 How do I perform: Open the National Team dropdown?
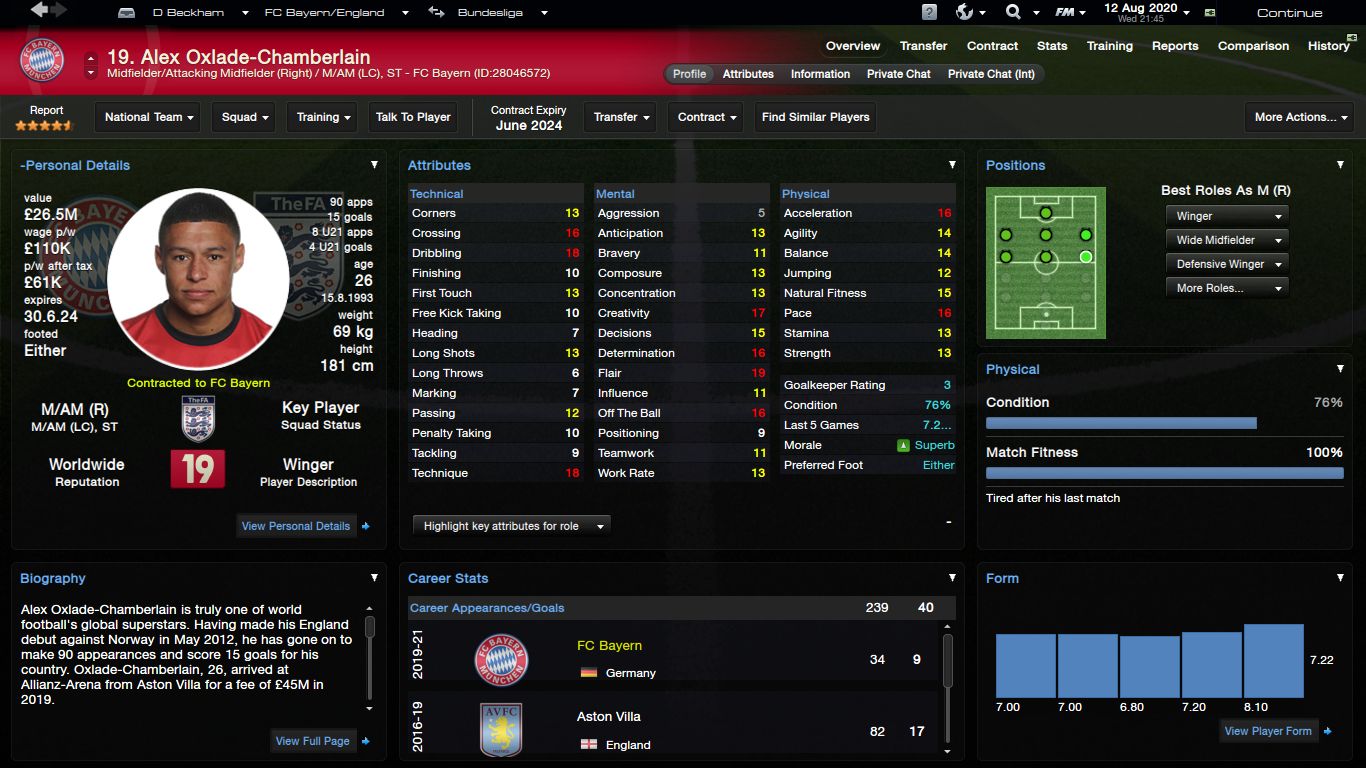pos(150,117)
